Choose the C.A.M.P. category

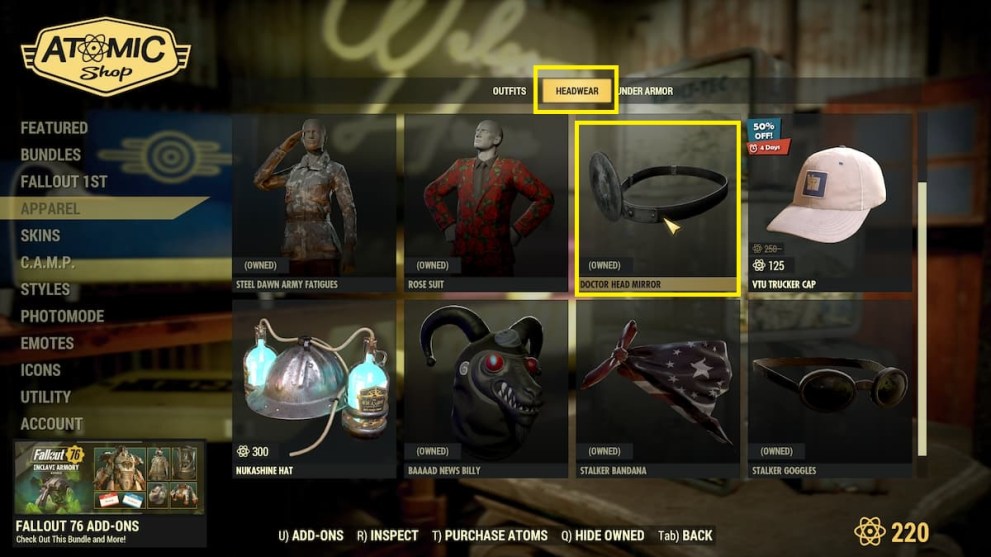pyautogui.click(x=48, y=263)
